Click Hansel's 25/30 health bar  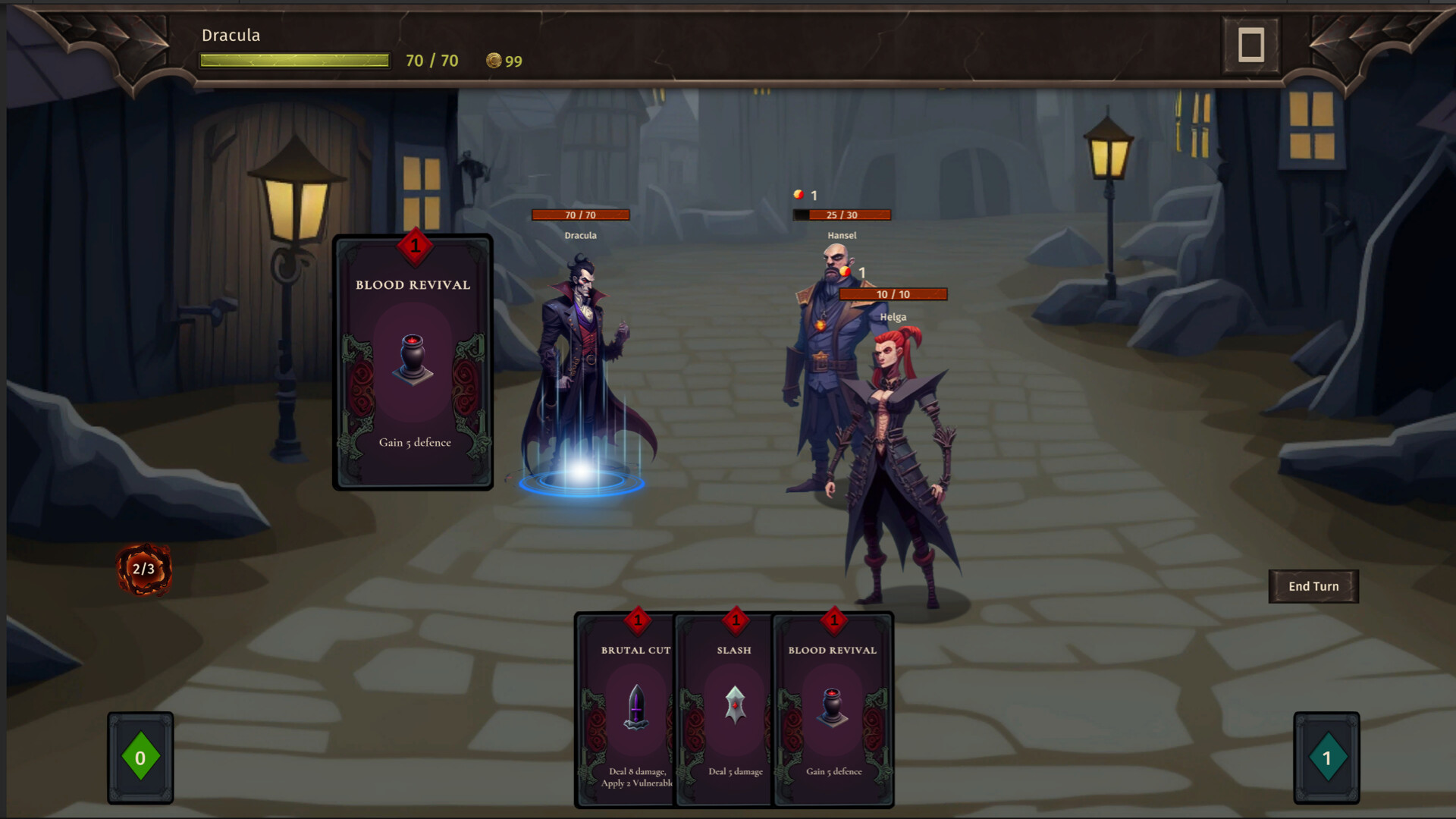(842, 215)
